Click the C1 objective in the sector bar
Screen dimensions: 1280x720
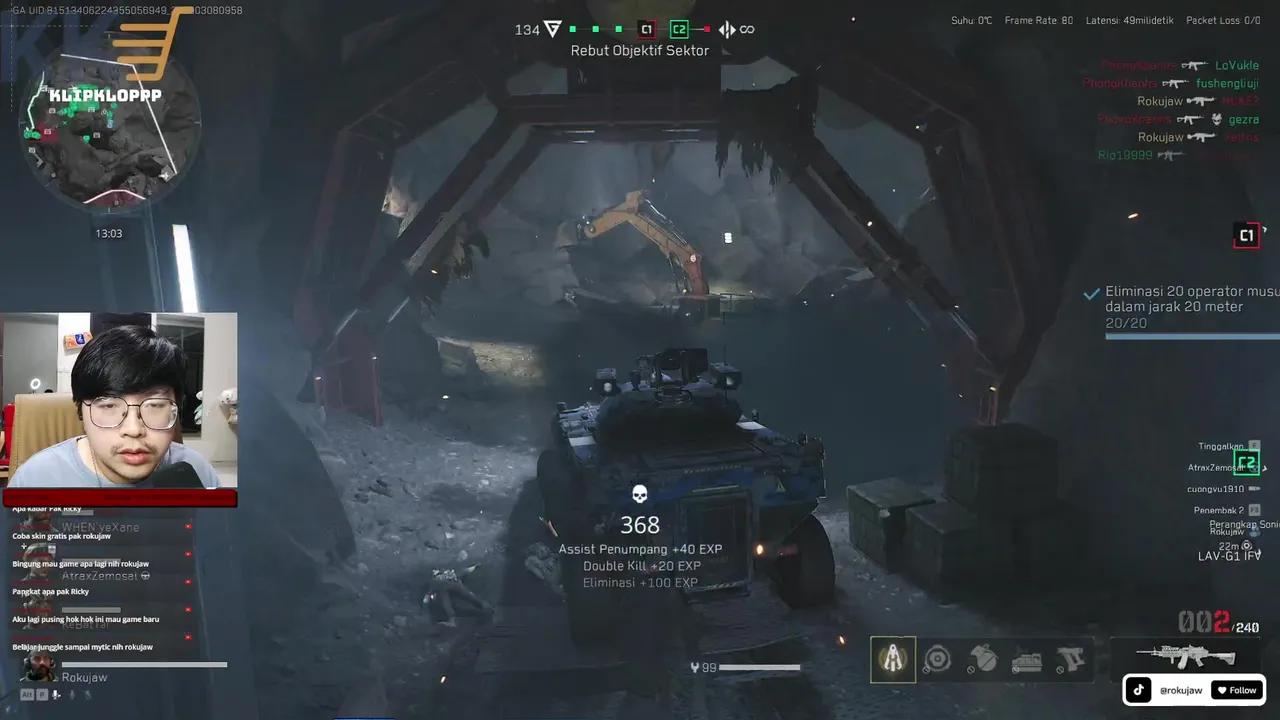coord(646,30)
